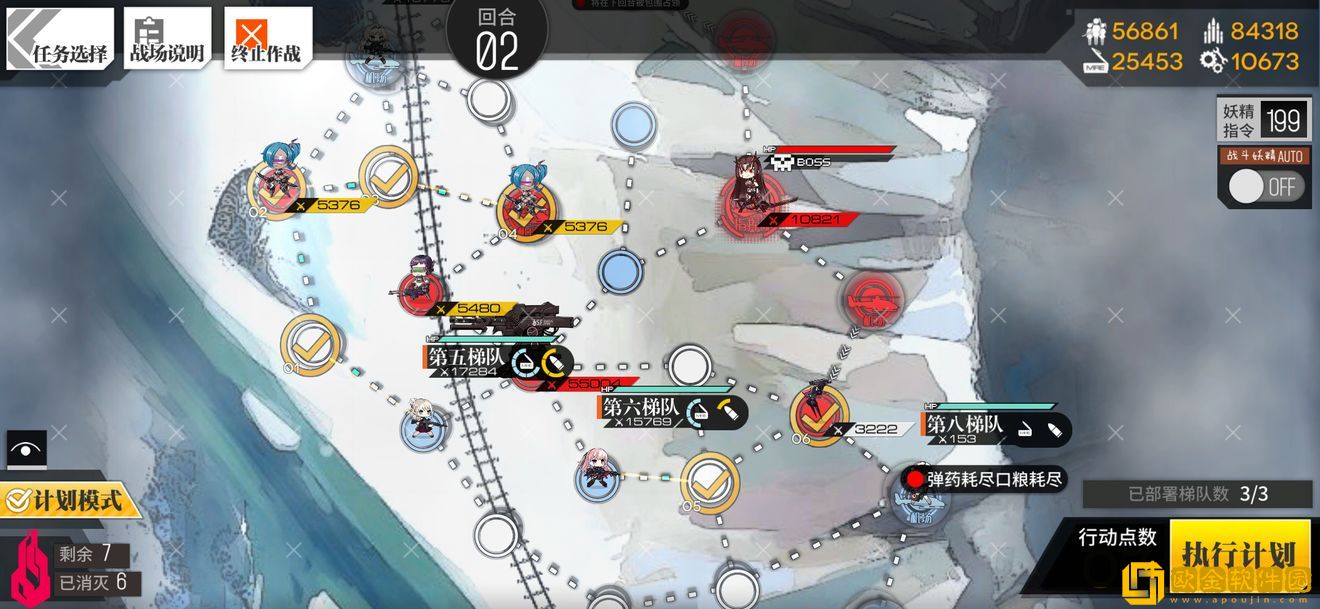This screenshot has width=1320, height=609.
Task: Select node 04 enemy with 5376 power
Action: (x=526, y=207)
